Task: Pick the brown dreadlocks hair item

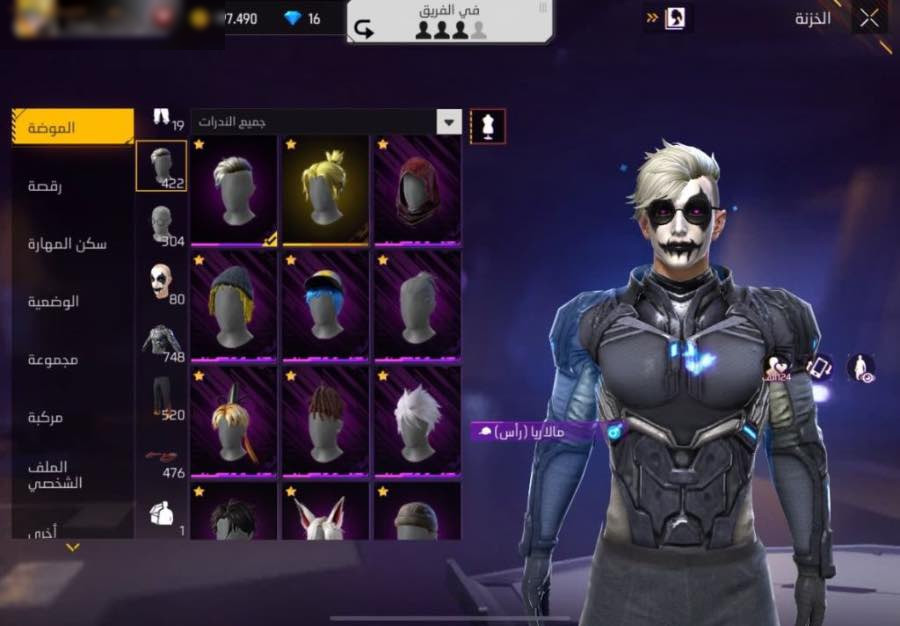Action: tap(325, 422)
